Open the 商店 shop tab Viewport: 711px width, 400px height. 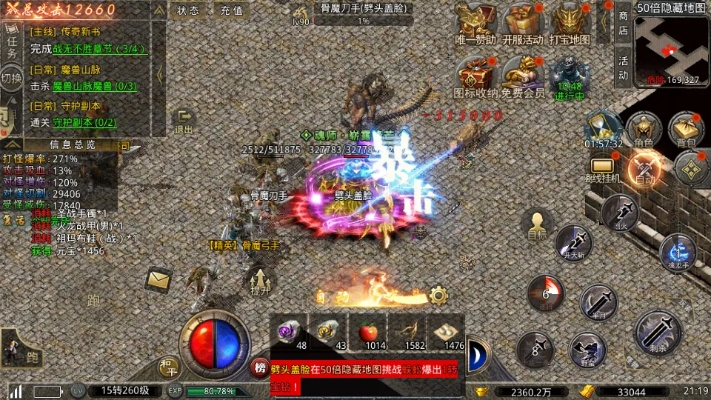click(x=623, y=23)
